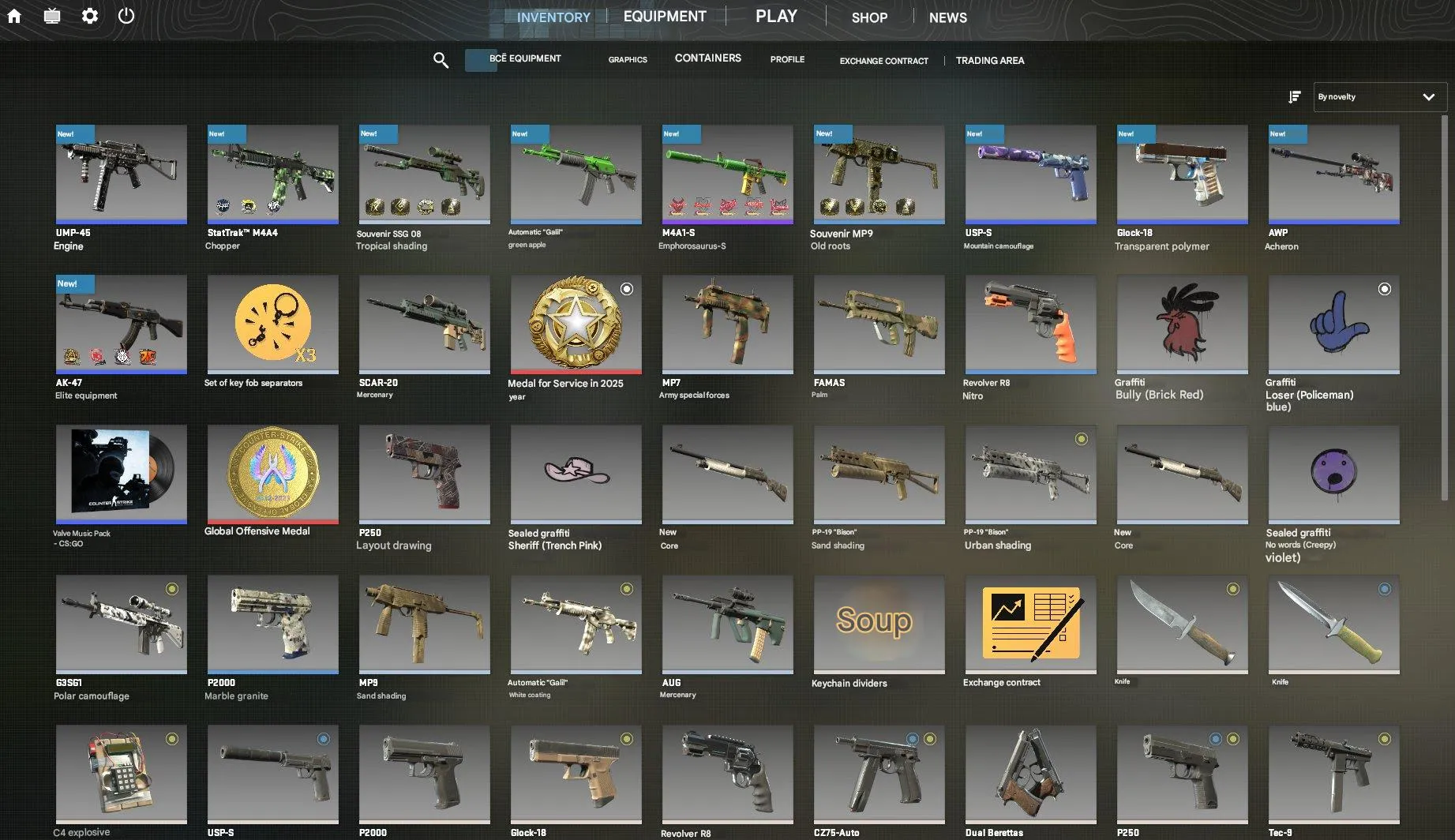Toggle the blue circle on USP-S bottom row
Screen dimensions: 1455x840
324,737
